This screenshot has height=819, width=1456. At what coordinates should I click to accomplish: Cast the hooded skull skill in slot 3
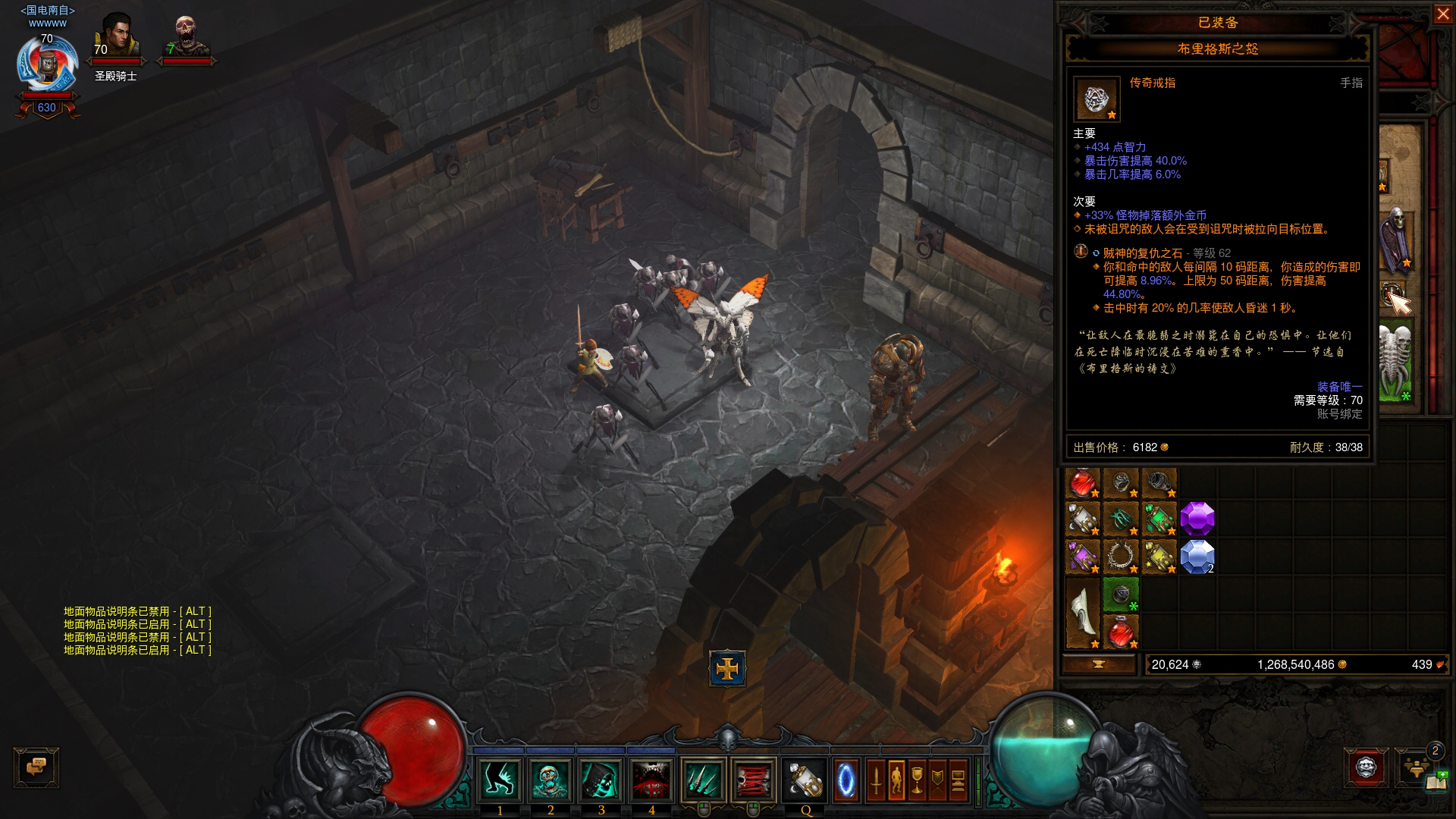601,780
